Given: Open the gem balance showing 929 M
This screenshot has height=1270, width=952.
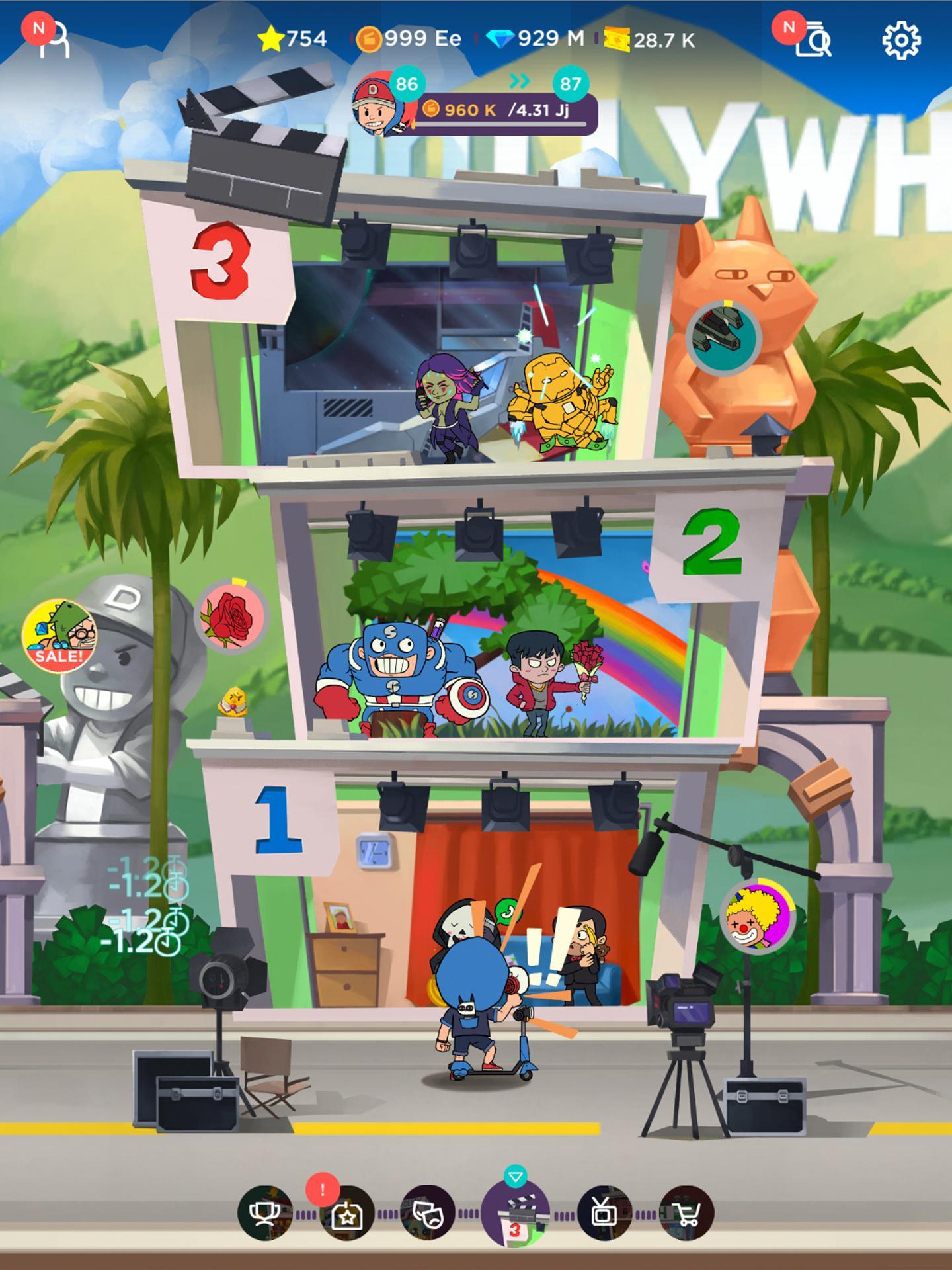Looking at the screenshot, I should coord(535,38).
